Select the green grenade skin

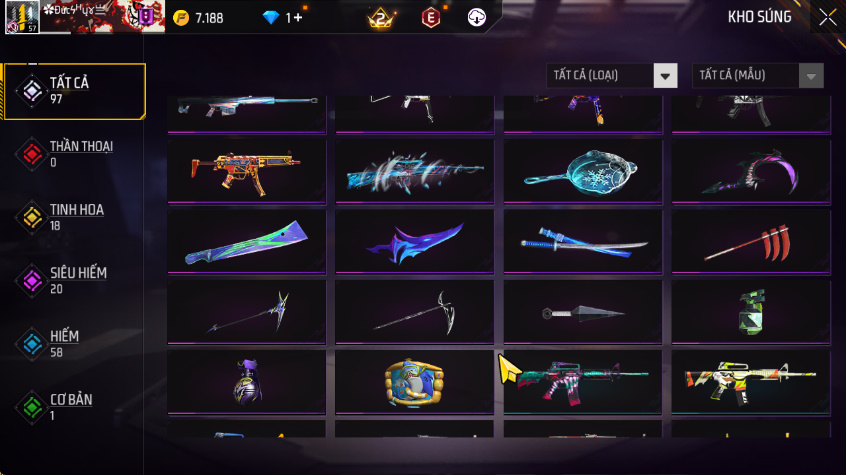pyautogui.click(x=750, y=312)
